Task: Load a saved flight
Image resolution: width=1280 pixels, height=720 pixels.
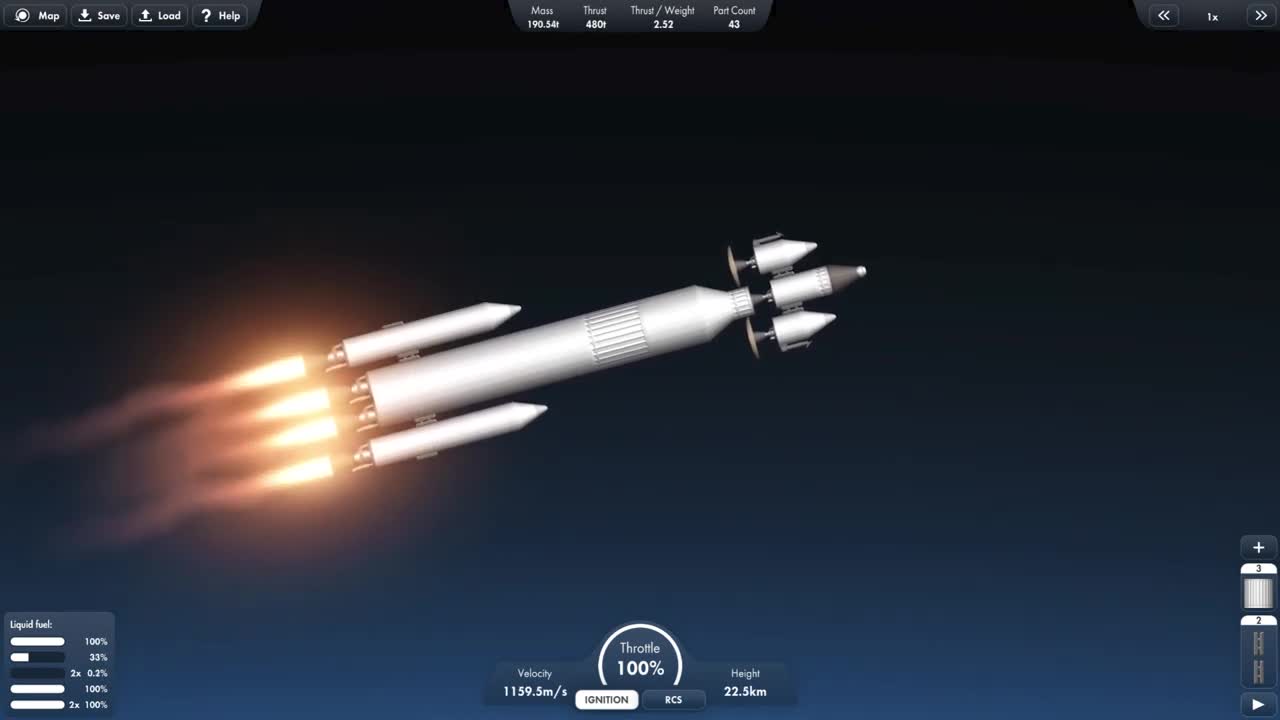Action: pyautogui.click(x=160, y=15)
